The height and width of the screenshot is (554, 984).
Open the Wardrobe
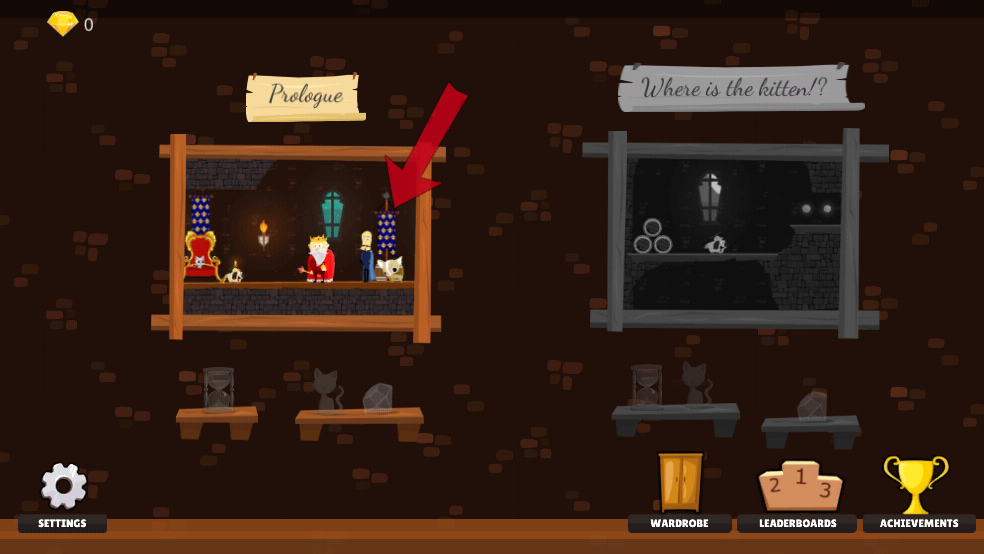(x=680, y=482)
